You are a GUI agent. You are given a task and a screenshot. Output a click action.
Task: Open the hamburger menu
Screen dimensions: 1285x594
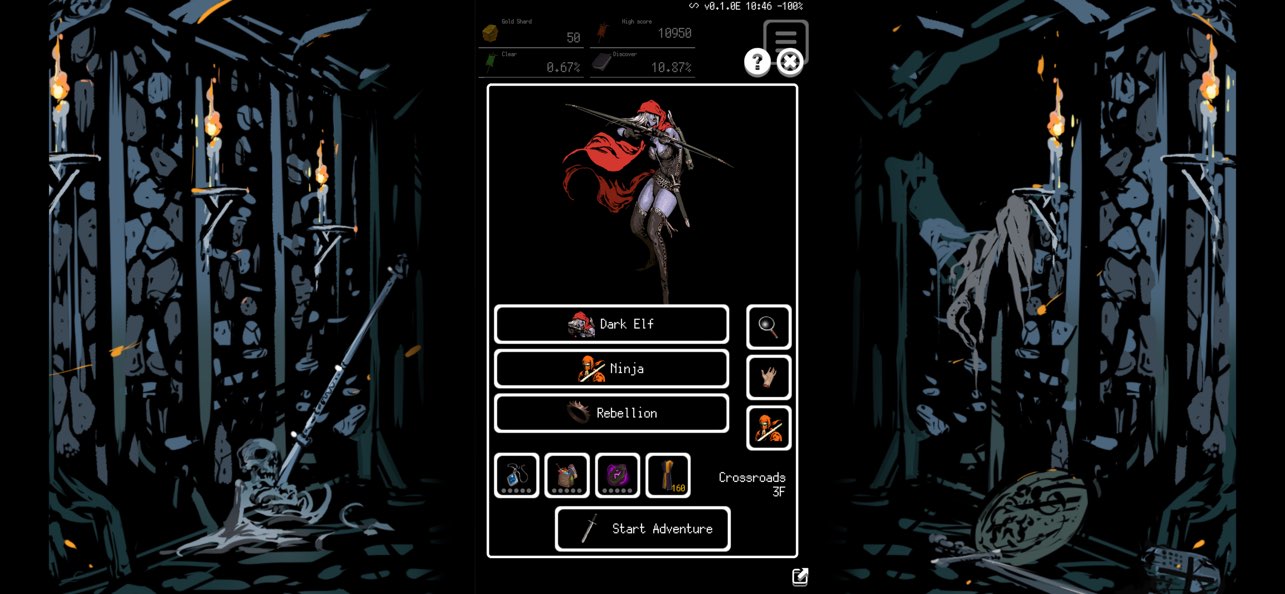tap(786, 37)
